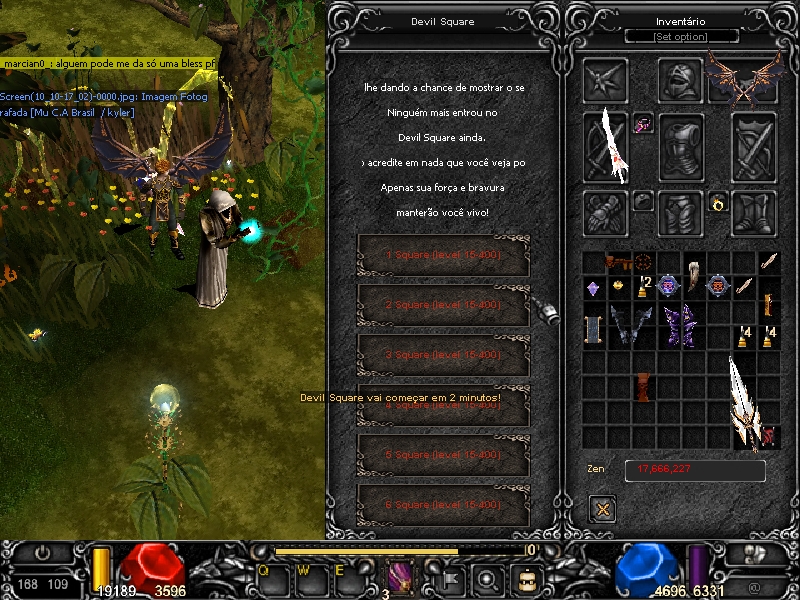The image size is (800, 600).
Task: Click the curved horn item in inventory
Action: tap(693, 270)
